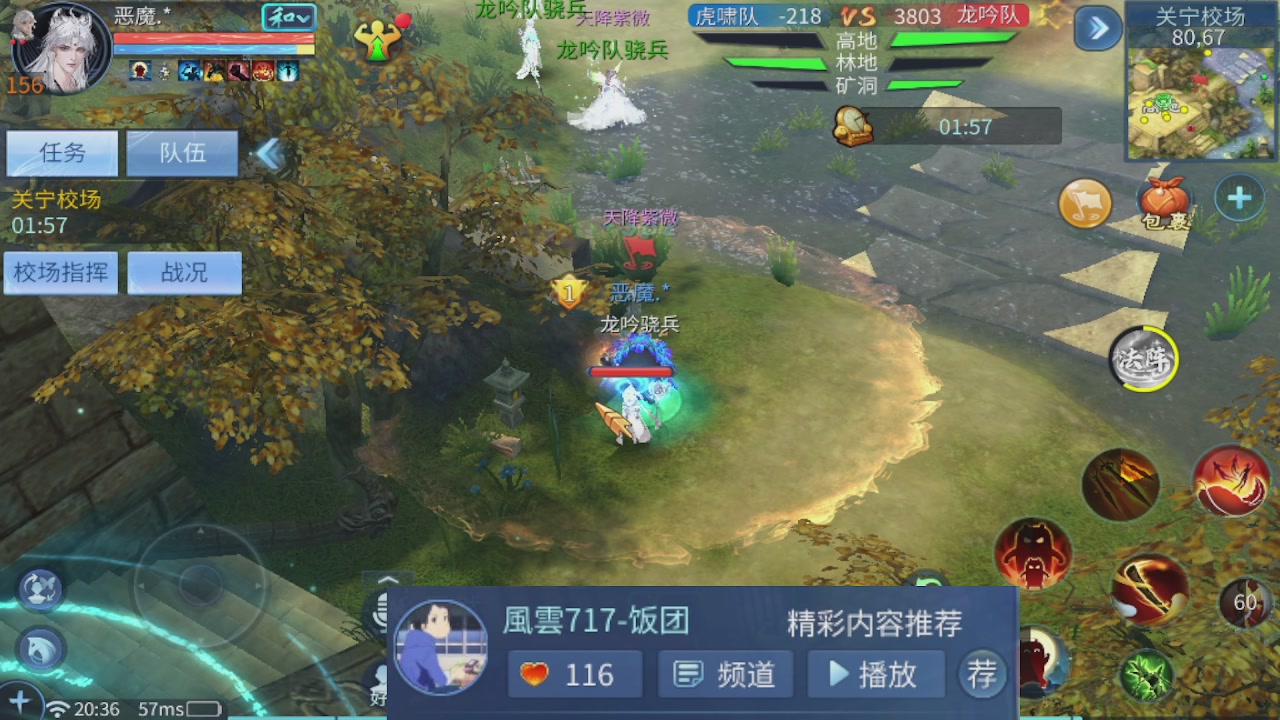Open the 频道 channel button
The image size is (1280, 720).
click(724, 674)
